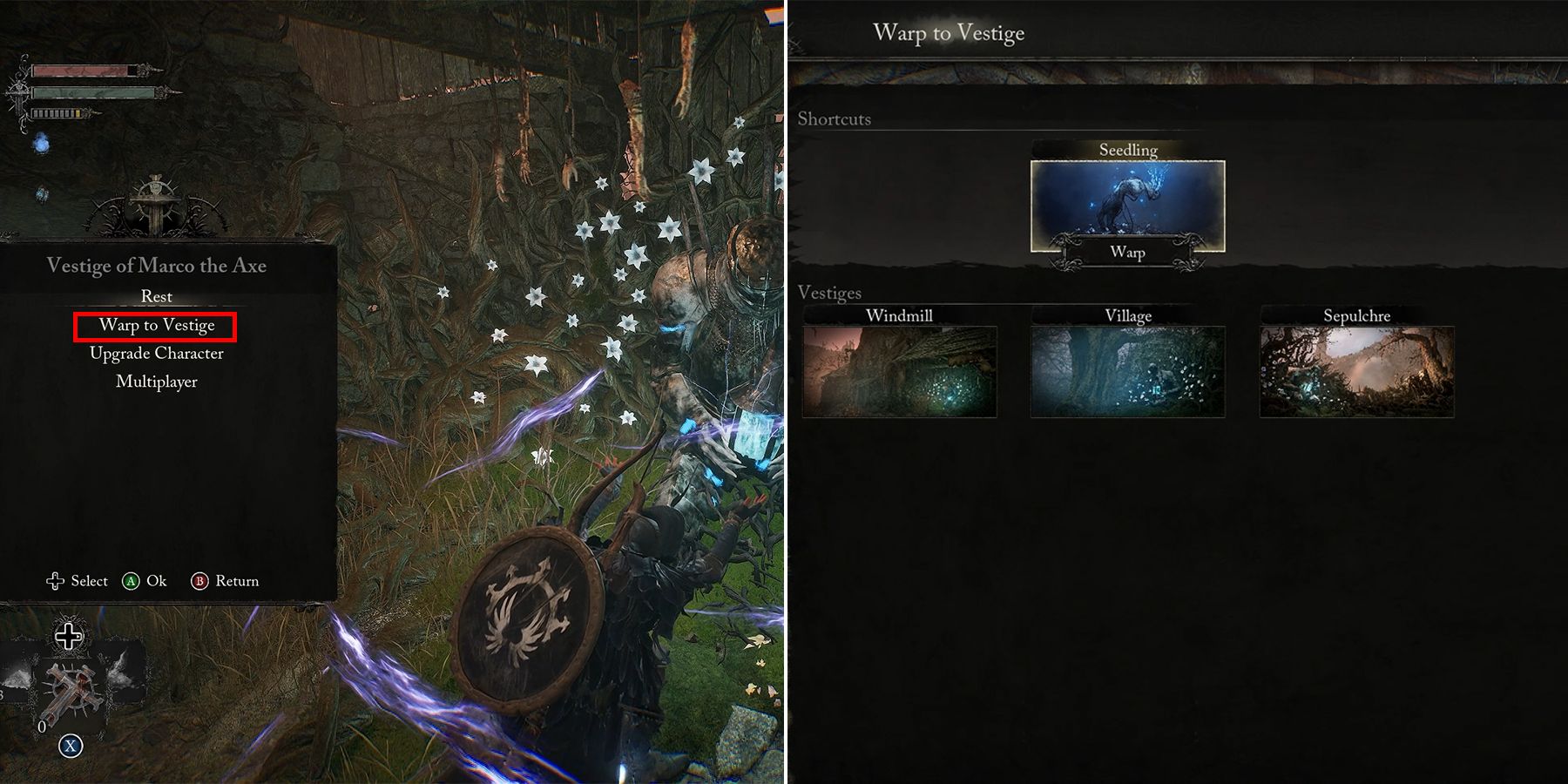Image resolution: width=1568 pixels, height=784 pixels.
Task: Choose Upgrade Character from the vestige menu
Action: pos(157,353)
